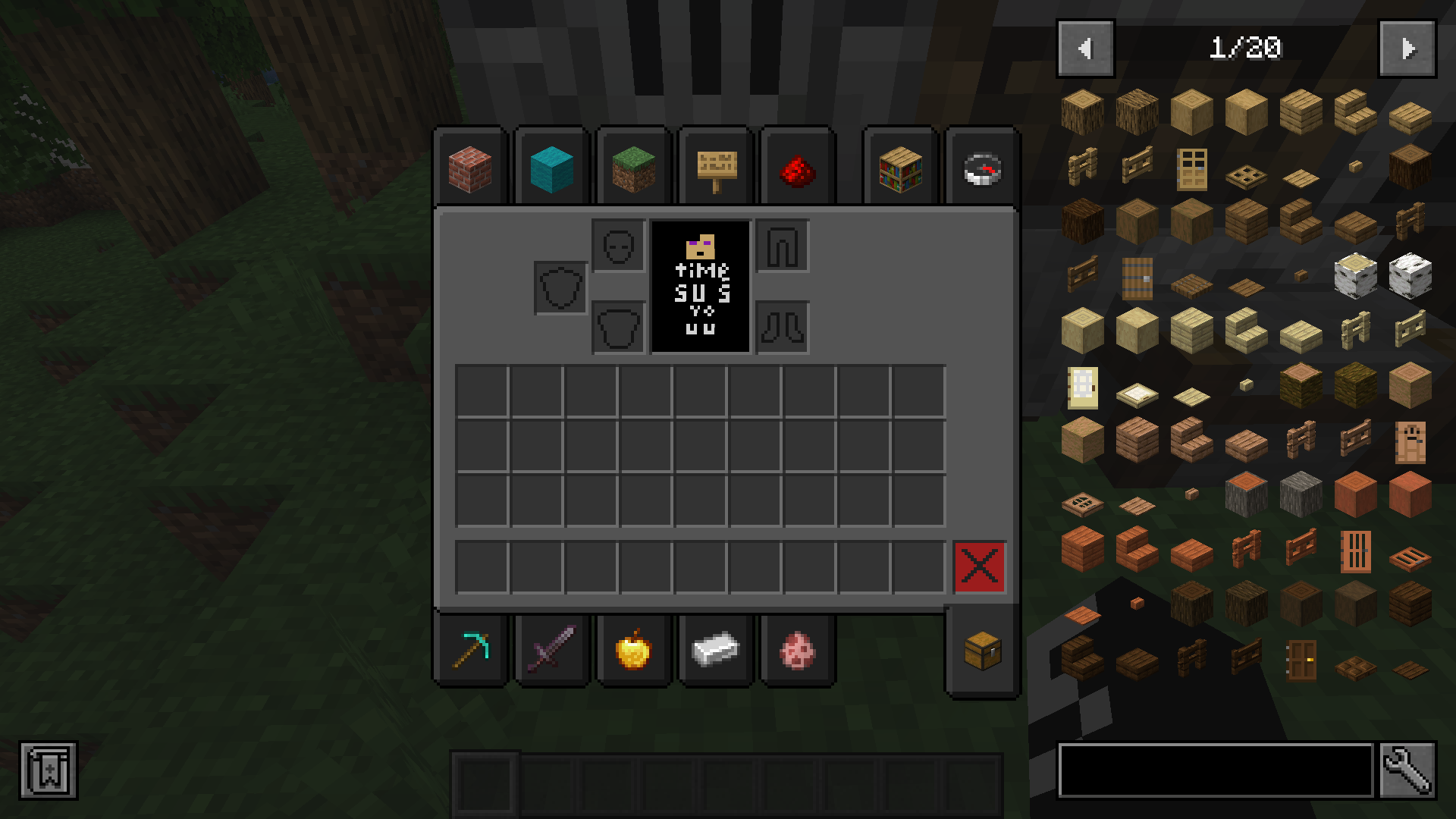Screen dimensions: 1456x819
Task: Open the grass block category tab
Action: point(634,168)
